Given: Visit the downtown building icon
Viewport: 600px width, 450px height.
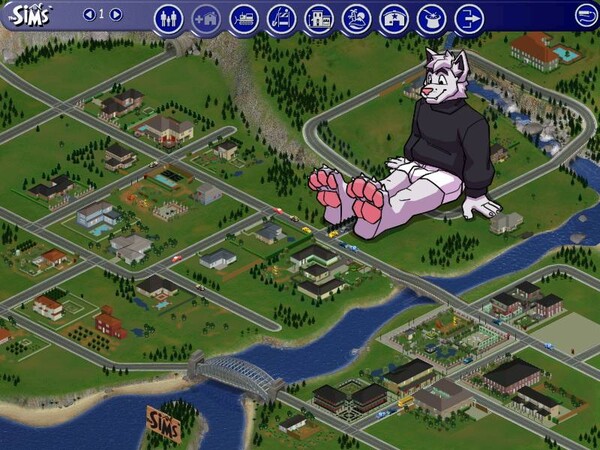Looking at the screenshot, I should coord(318,18).
